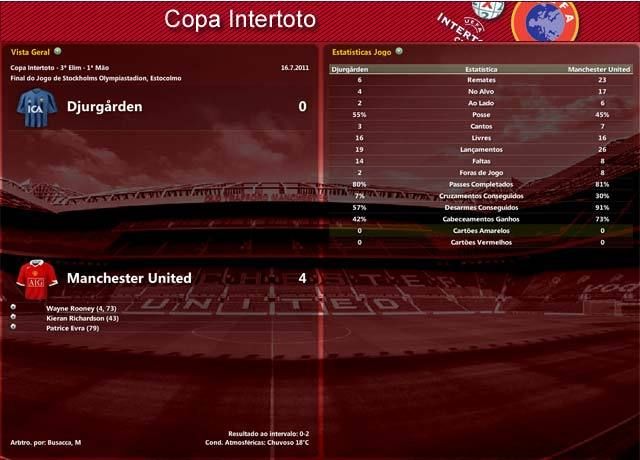This screenshot has height=460, width=640.
Task: Open the Estatísticas Jogo panel dropdown button
Action: click(399, 50)
